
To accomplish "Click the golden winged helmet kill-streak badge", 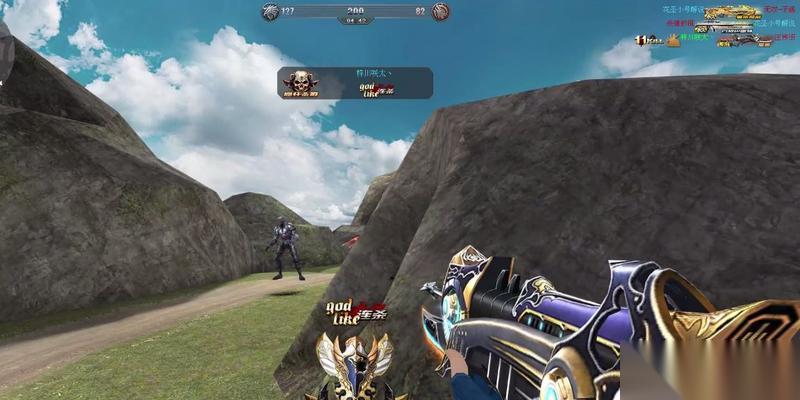I will [352, 362].
